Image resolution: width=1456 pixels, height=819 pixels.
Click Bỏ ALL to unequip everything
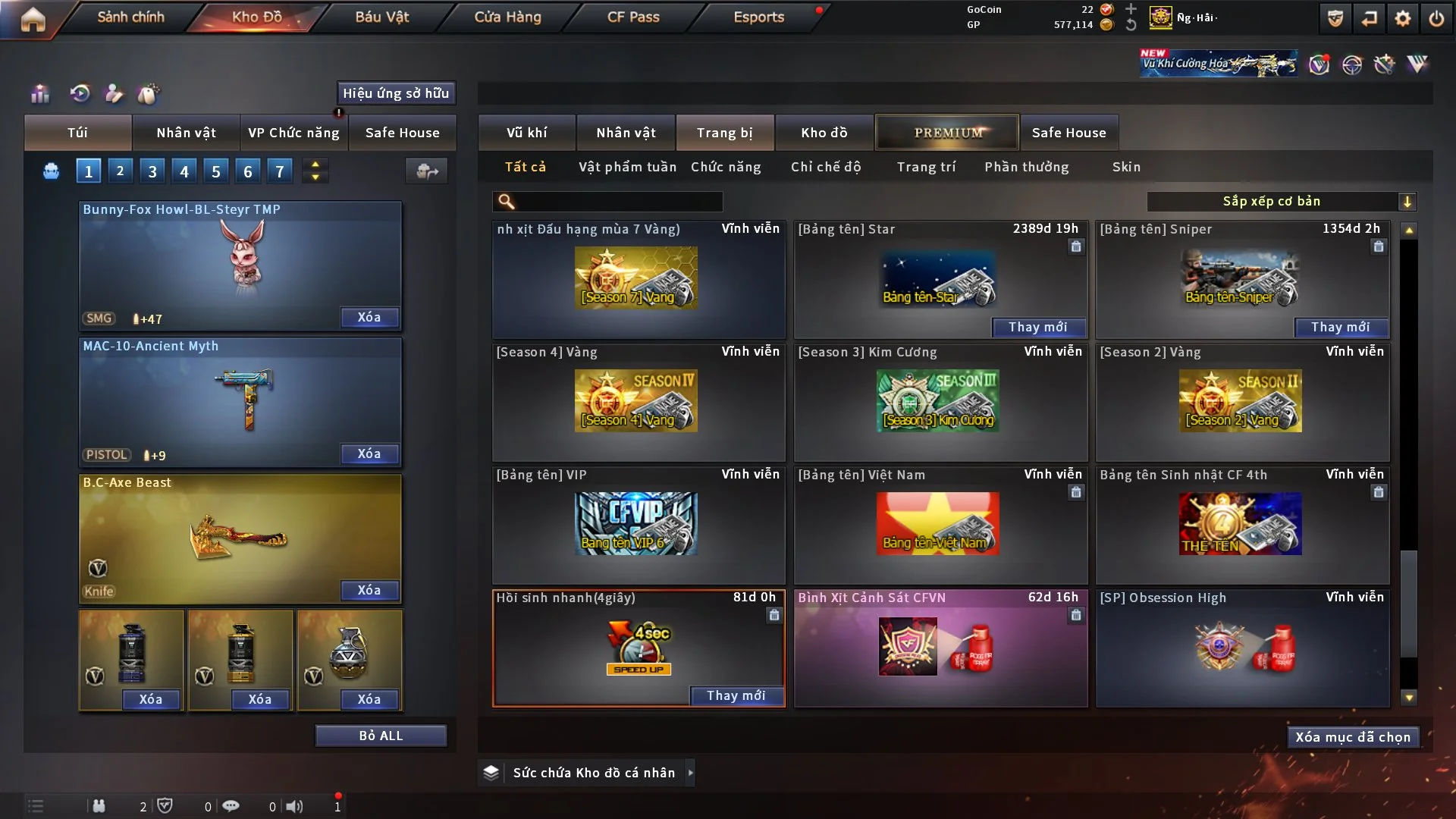point(381,736)
